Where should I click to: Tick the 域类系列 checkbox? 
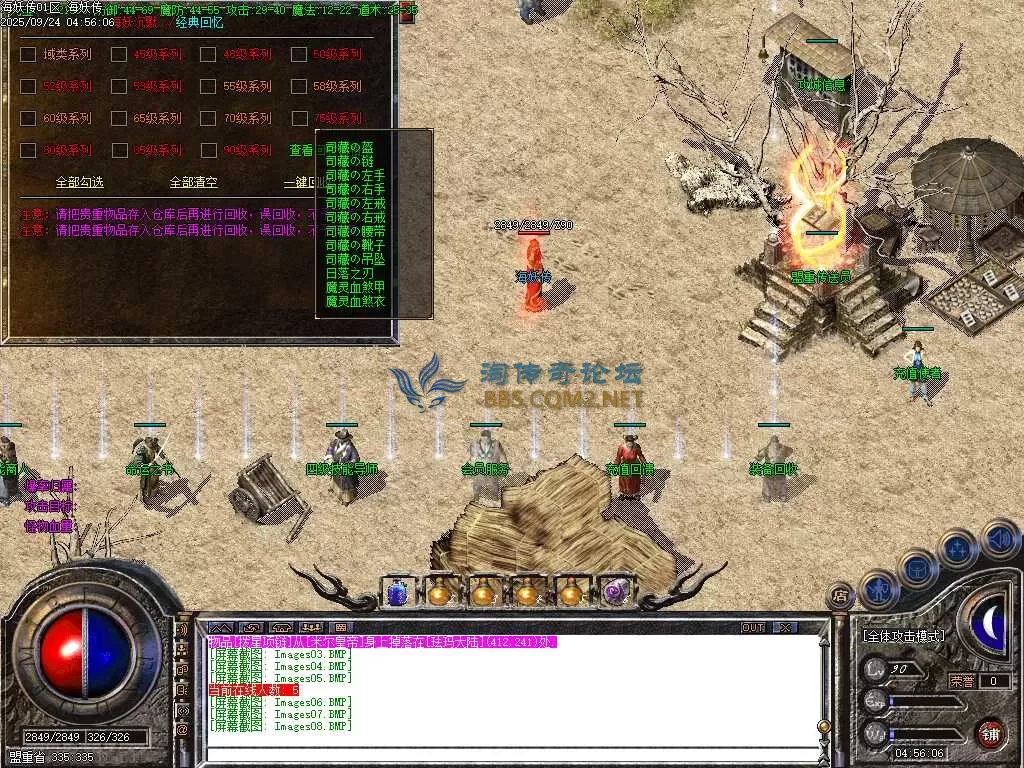coord(28,55)
